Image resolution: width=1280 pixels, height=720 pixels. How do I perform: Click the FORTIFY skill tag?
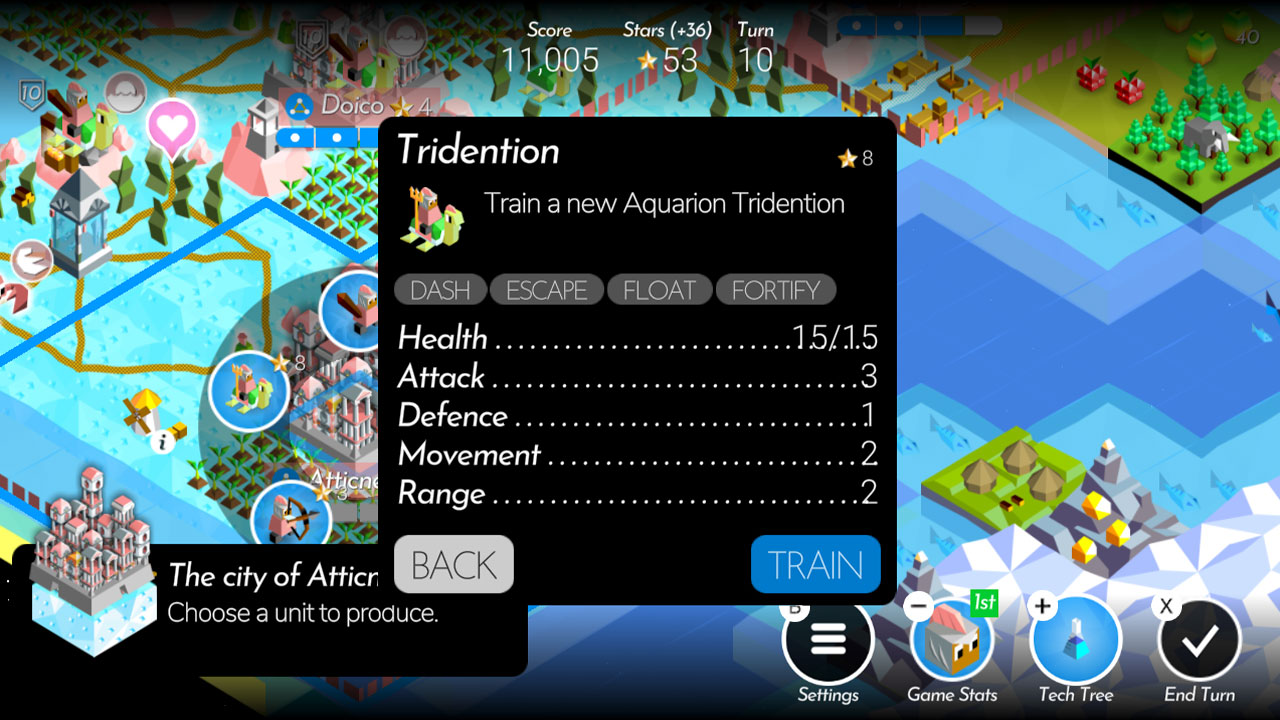tap(776, 290)
